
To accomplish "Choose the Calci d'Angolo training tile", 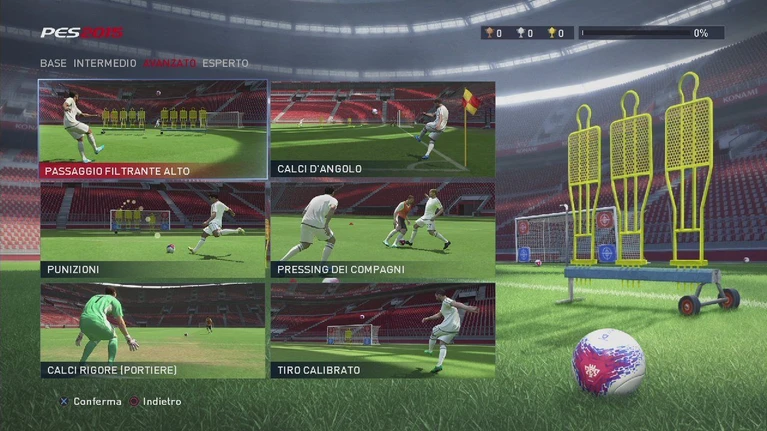I will pos(382,129).
